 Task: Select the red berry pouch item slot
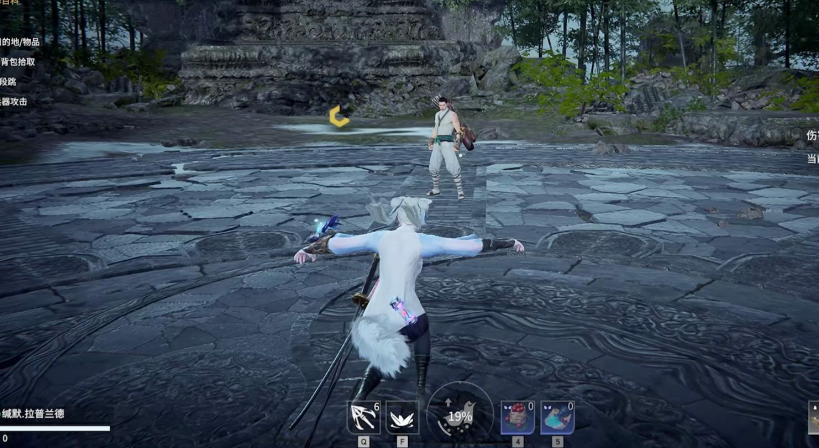point(517,417)
